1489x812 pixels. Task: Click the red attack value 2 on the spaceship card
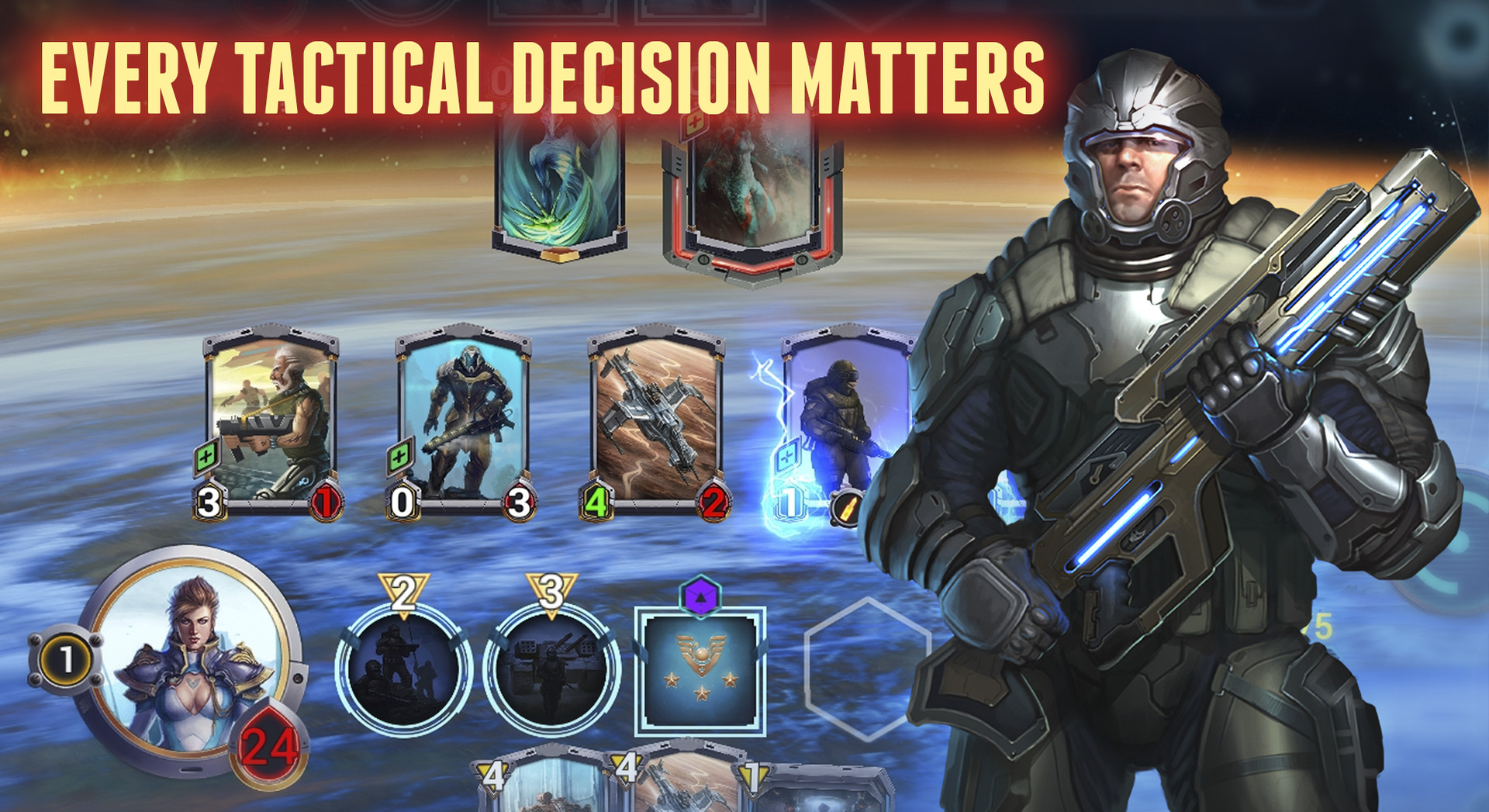(x=714, y=503)
